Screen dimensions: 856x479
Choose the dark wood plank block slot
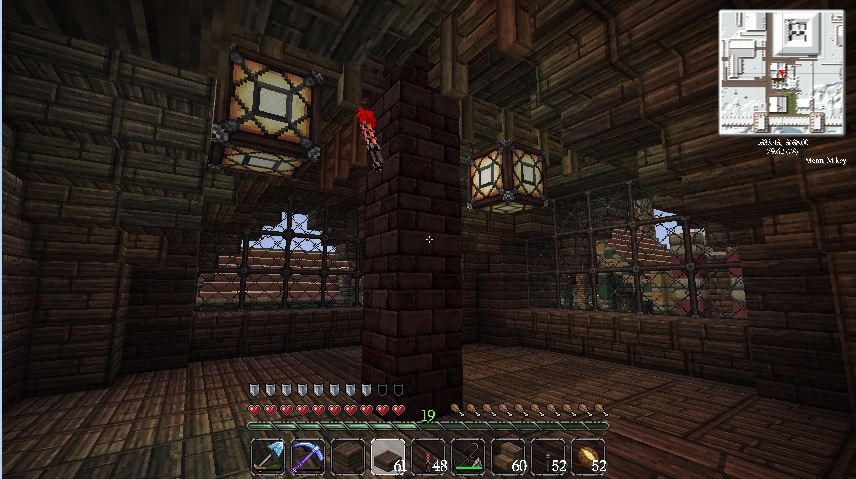click(348, 457)
